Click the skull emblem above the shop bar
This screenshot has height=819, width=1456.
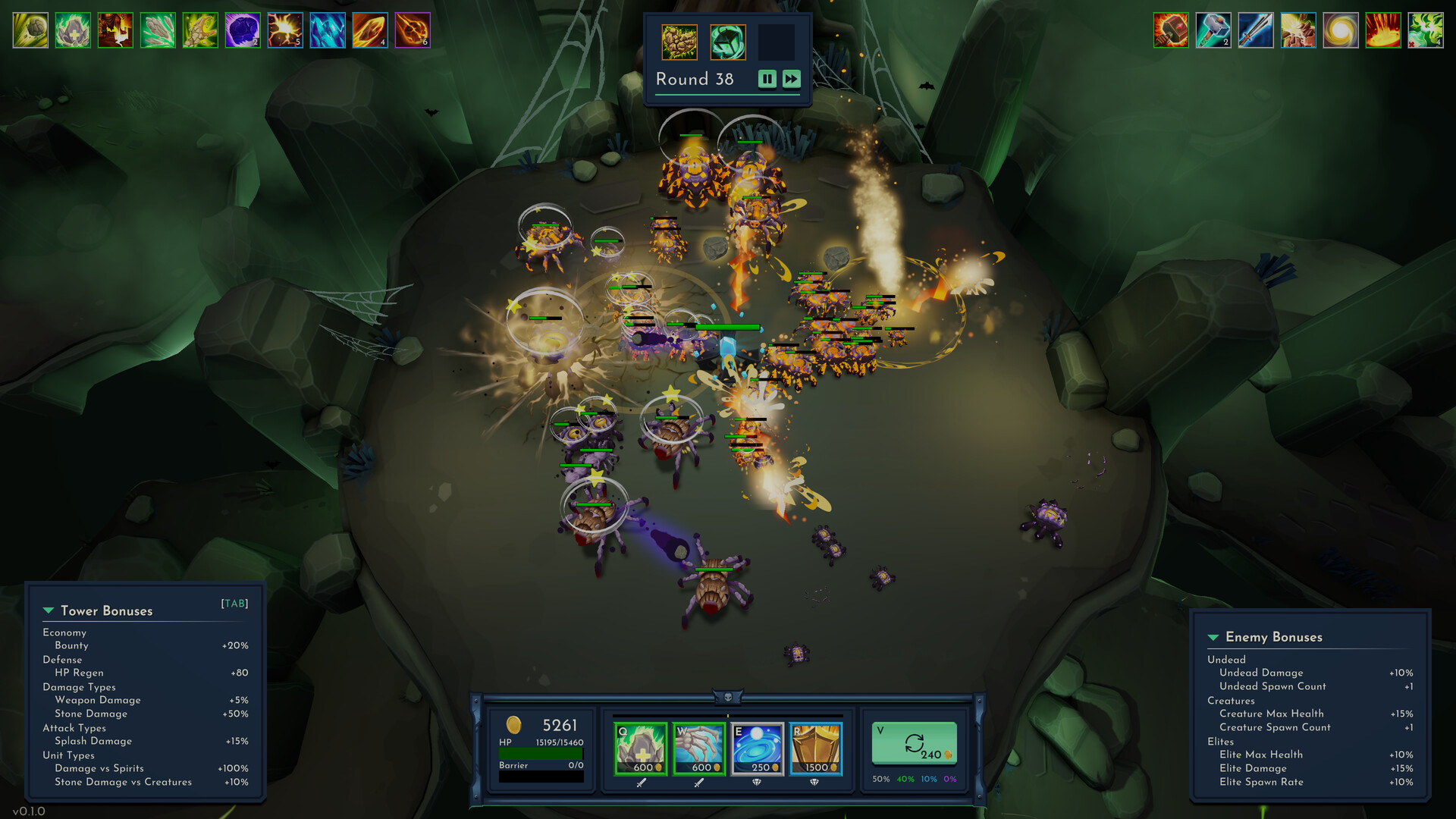728,697
